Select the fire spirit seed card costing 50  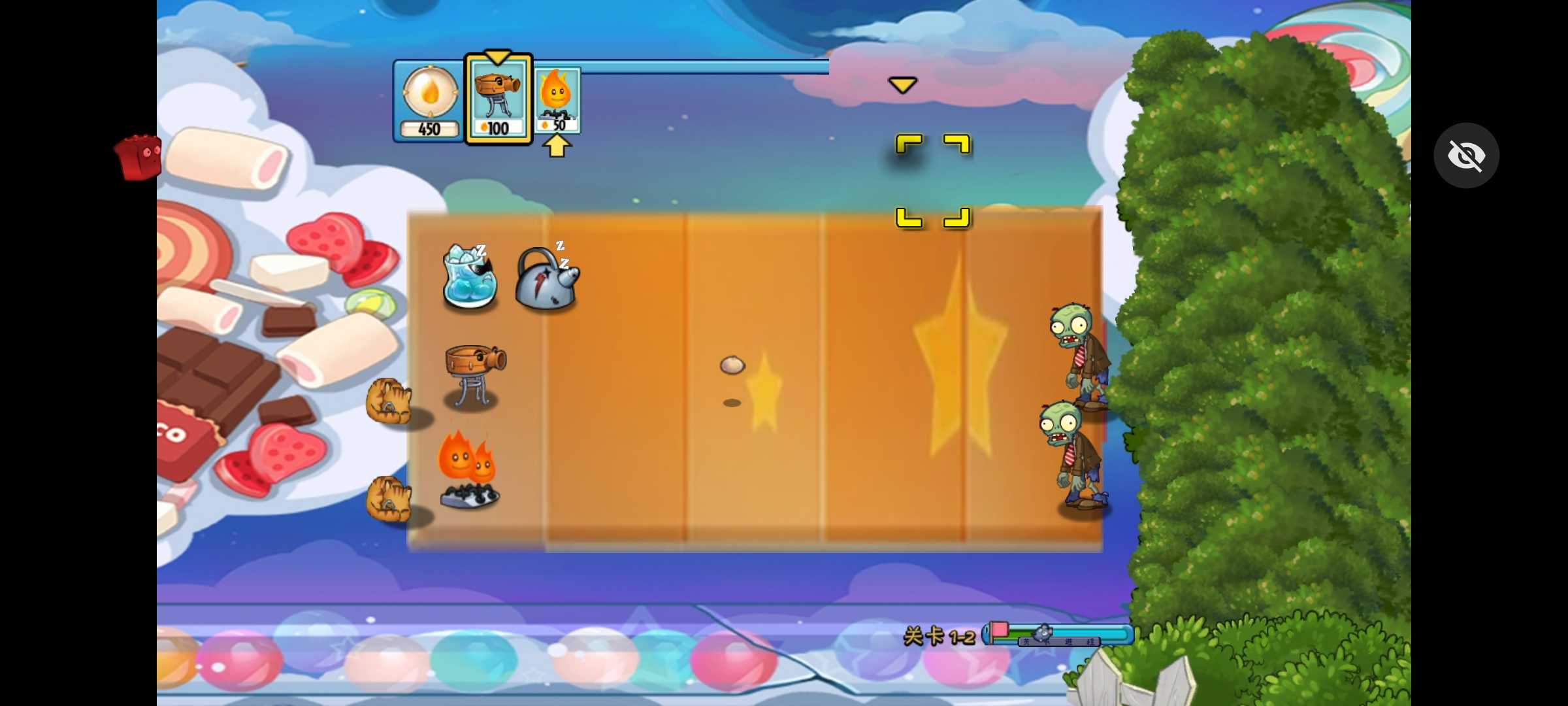coord(557,98)
